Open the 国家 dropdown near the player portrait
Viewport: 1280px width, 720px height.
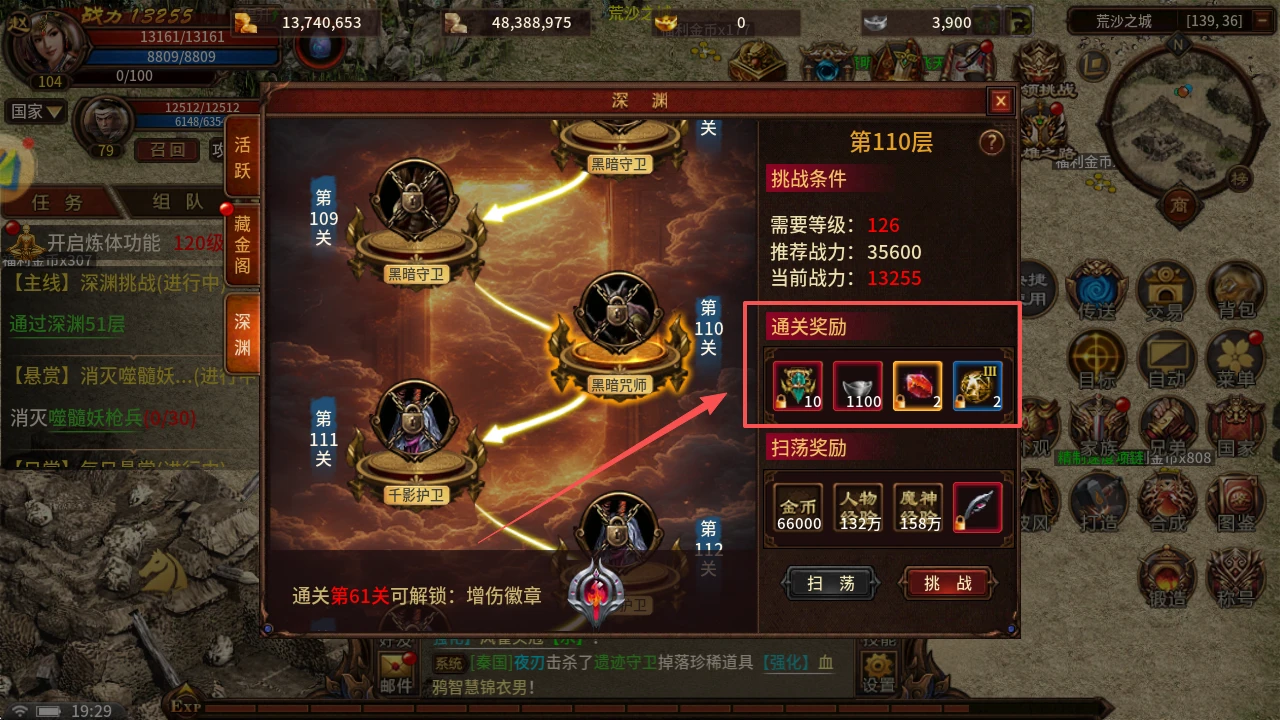tap(36, 111)
